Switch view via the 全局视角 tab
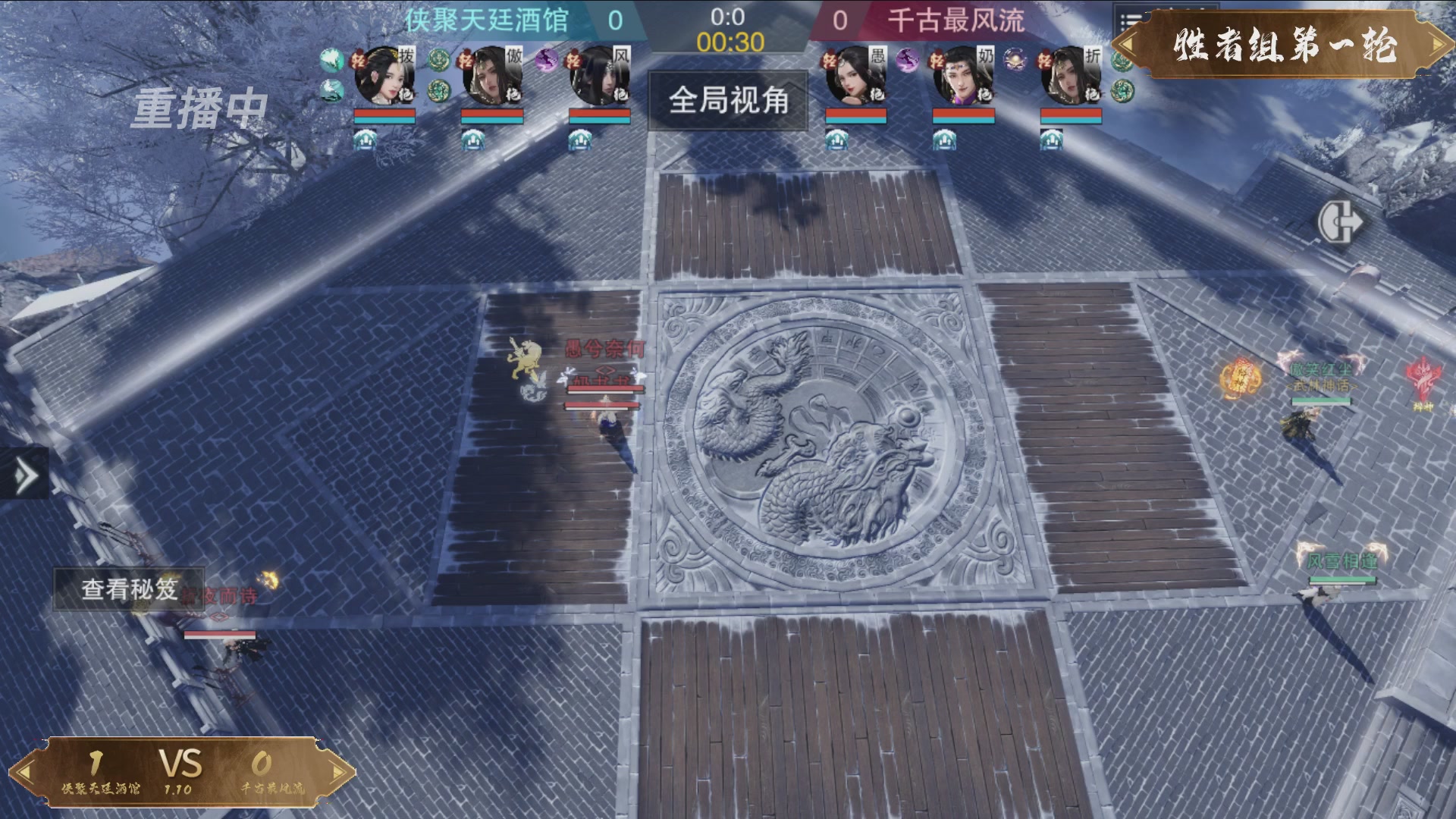The width and height of the screenshot is (1456, 819). tap(726, 101)
